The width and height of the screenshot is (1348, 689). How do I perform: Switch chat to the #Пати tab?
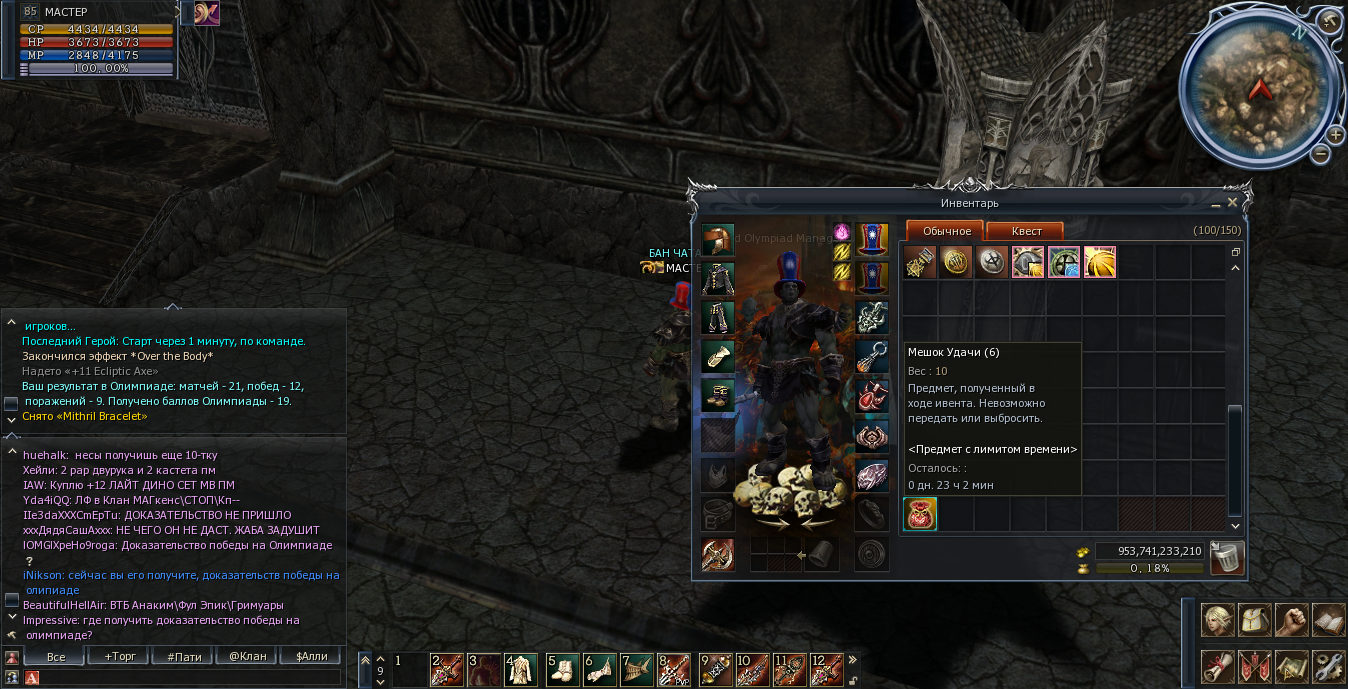[x=184, y=657]
